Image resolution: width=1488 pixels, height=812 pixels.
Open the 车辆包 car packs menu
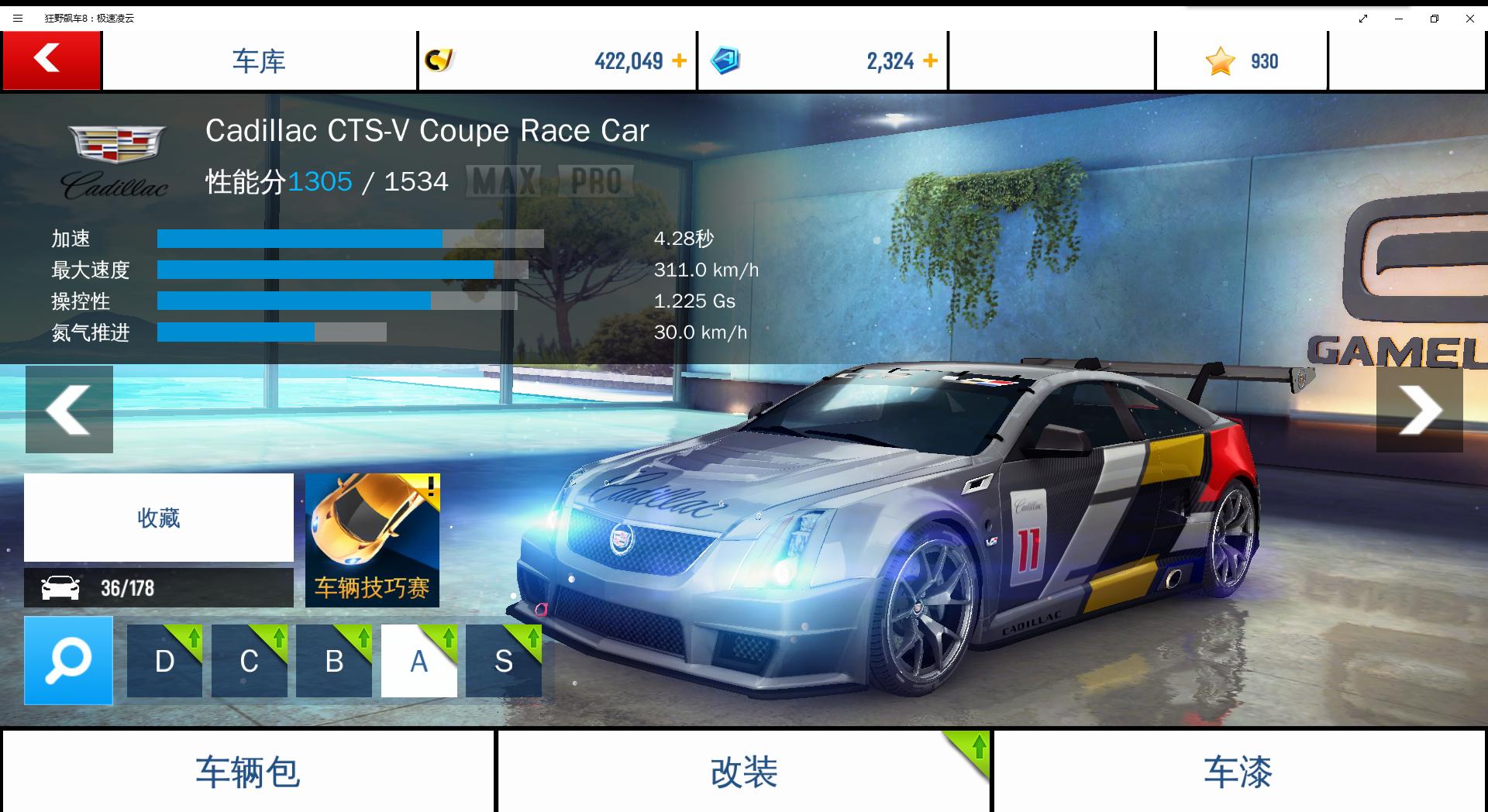coord(248,772)
